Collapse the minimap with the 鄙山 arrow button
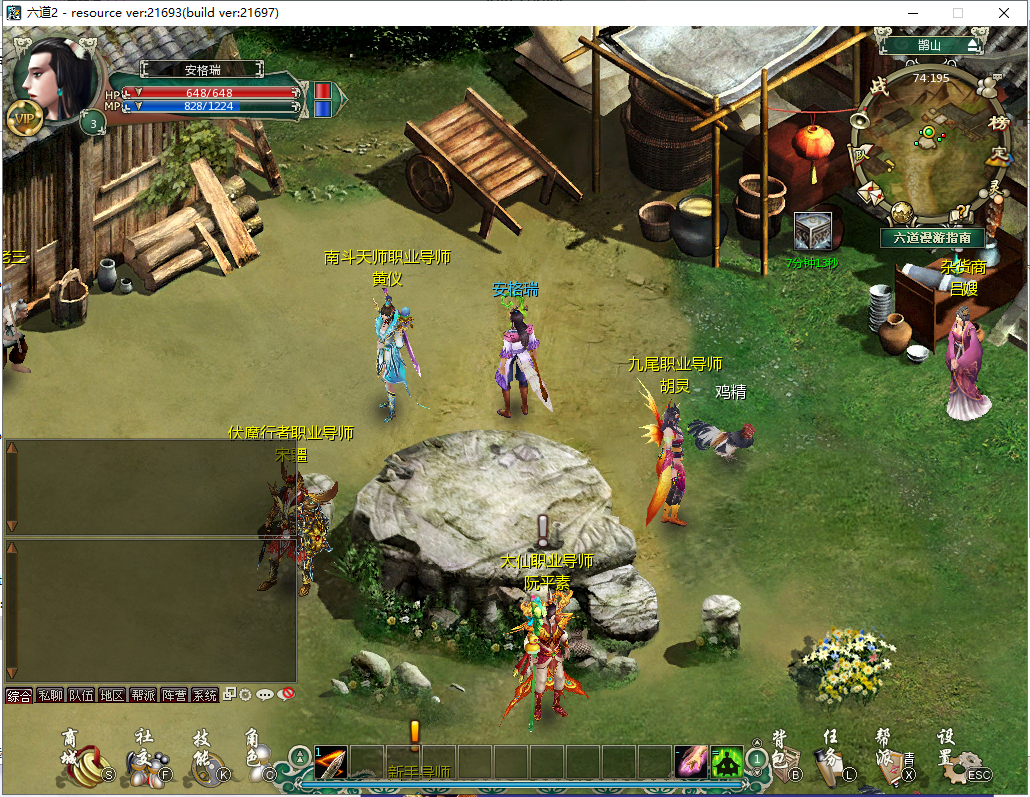This screenshot has height=797, width=1030. tap(973, 45)
